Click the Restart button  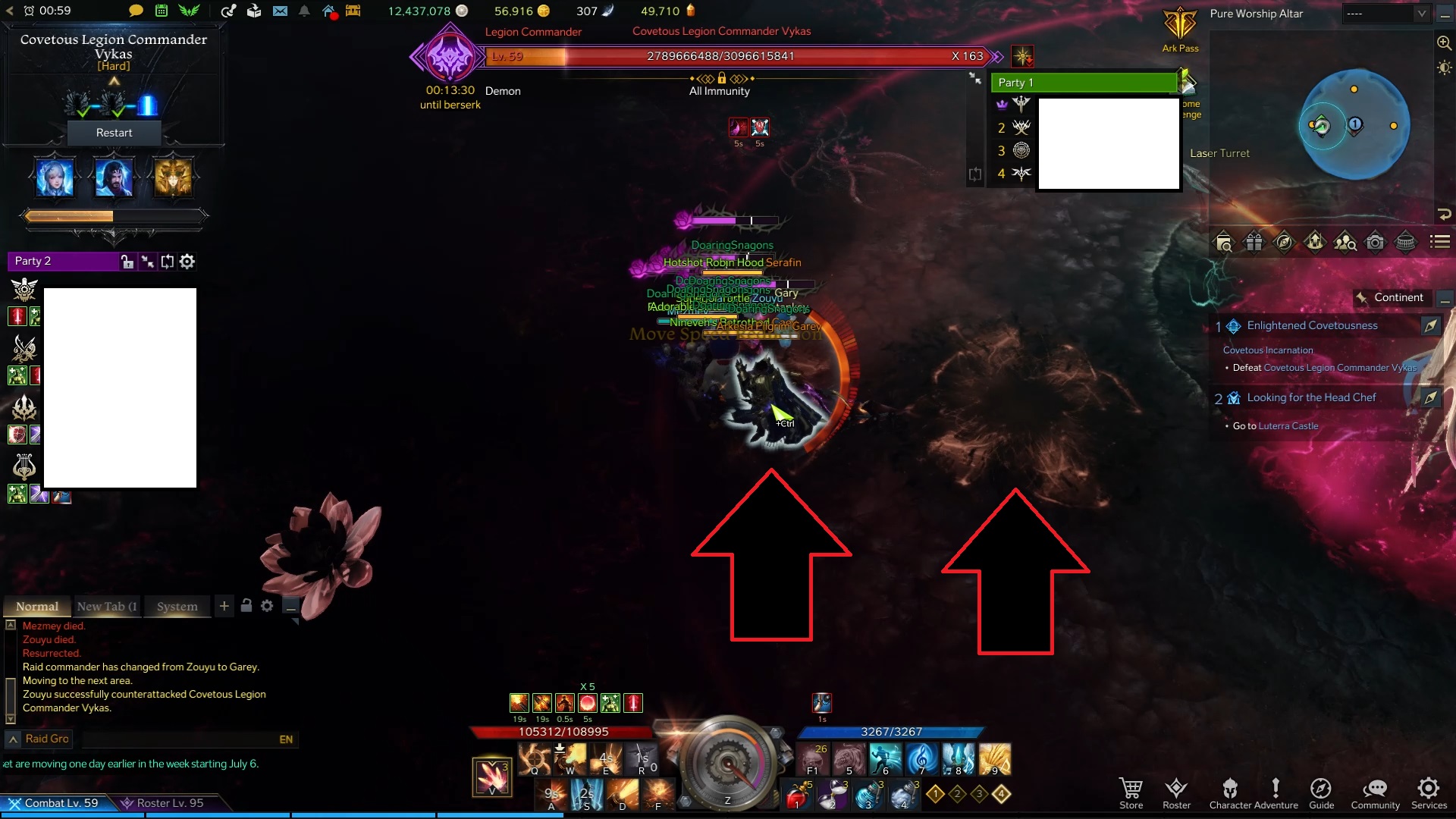114,132
